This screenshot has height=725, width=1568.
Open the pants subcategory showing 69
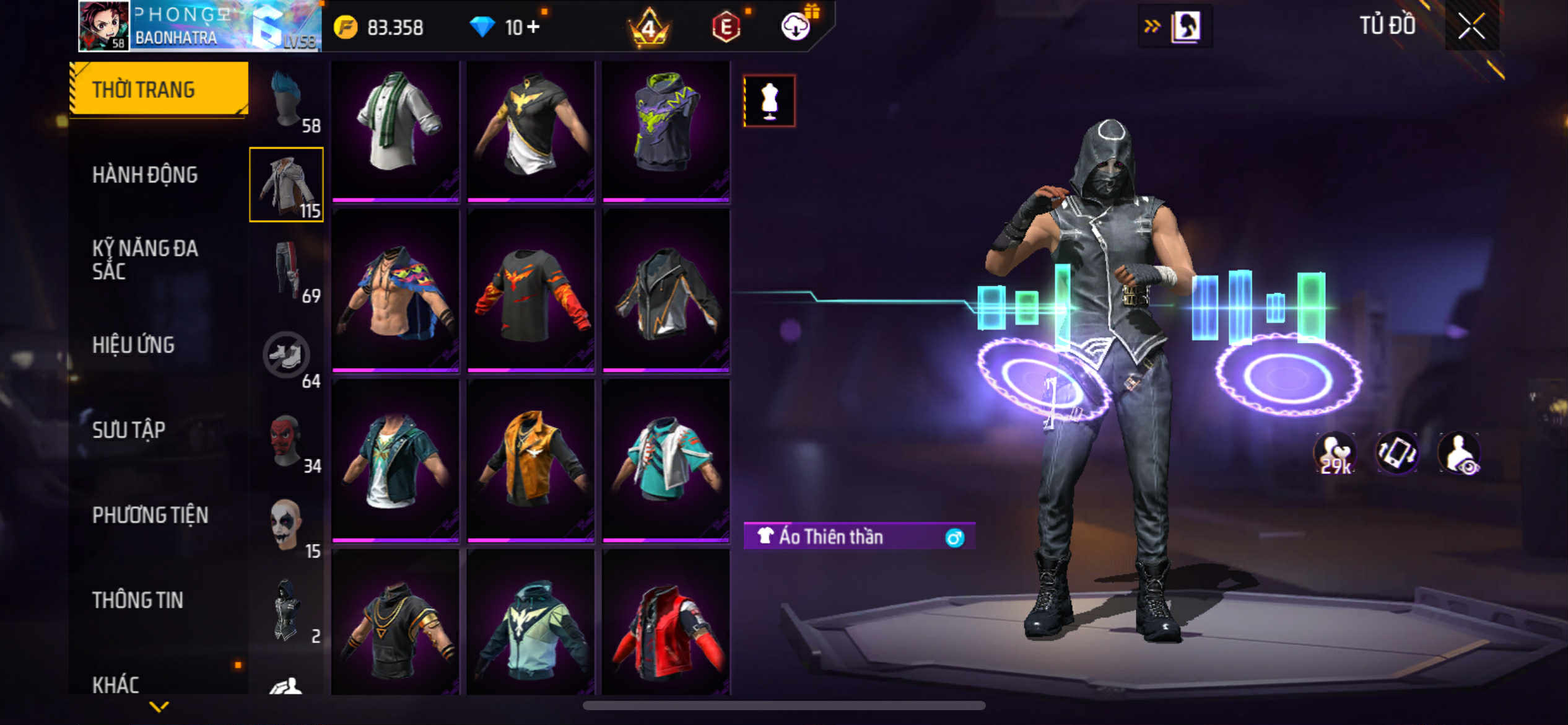click(287, 270)
